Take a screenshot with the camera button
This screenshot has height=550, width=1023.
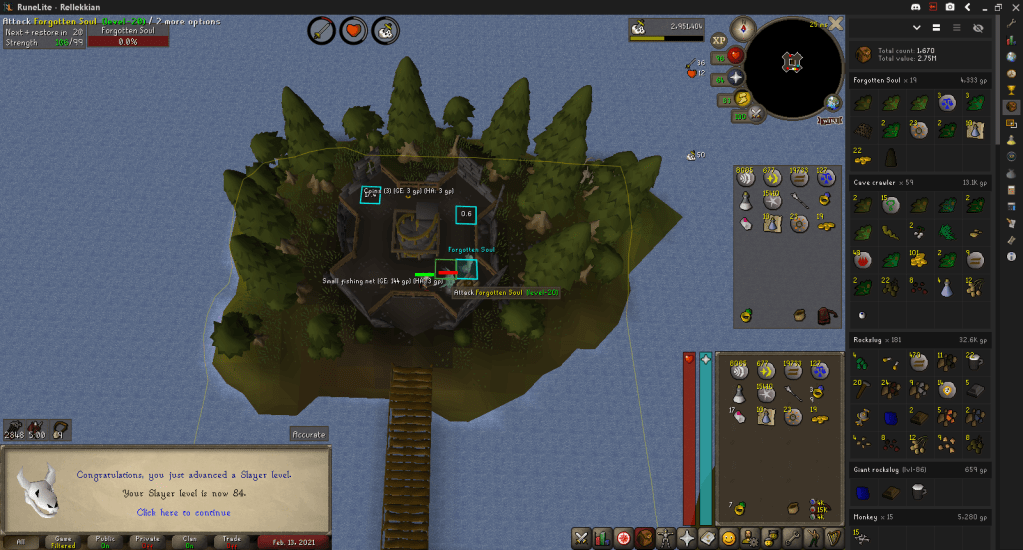950,7
